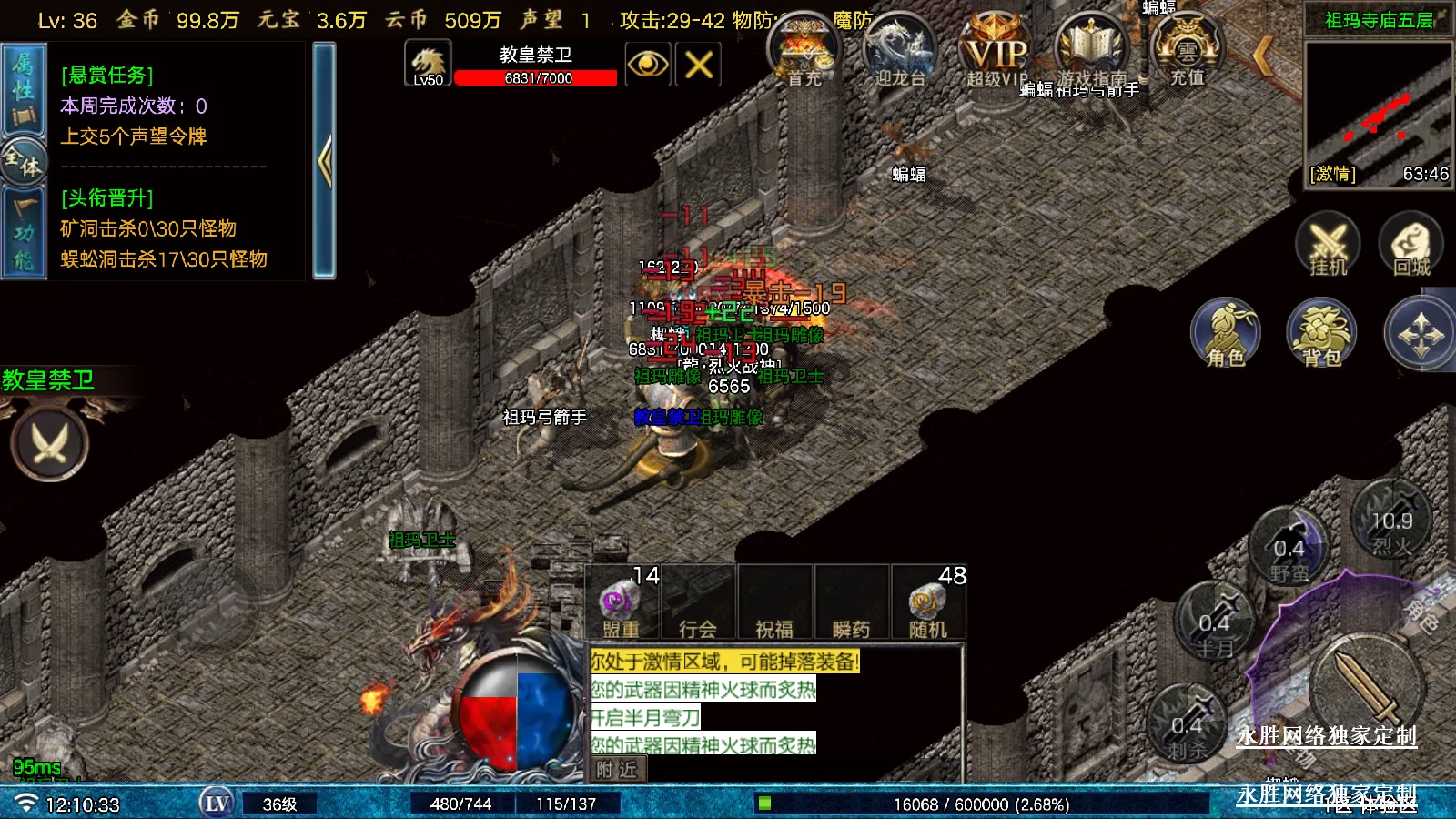Open the 首充 first-recharge icon
This screenshot has width=1456, height=819.
point(804,52)
